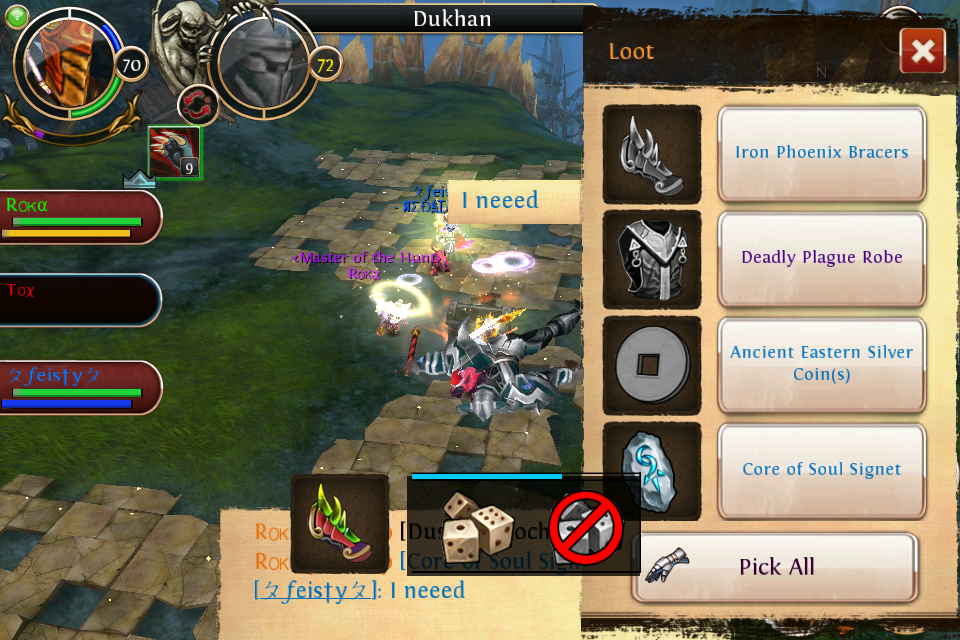
Task: Choose the Tox party member frame
Action: pyautogui.click(x=78, y=299)
